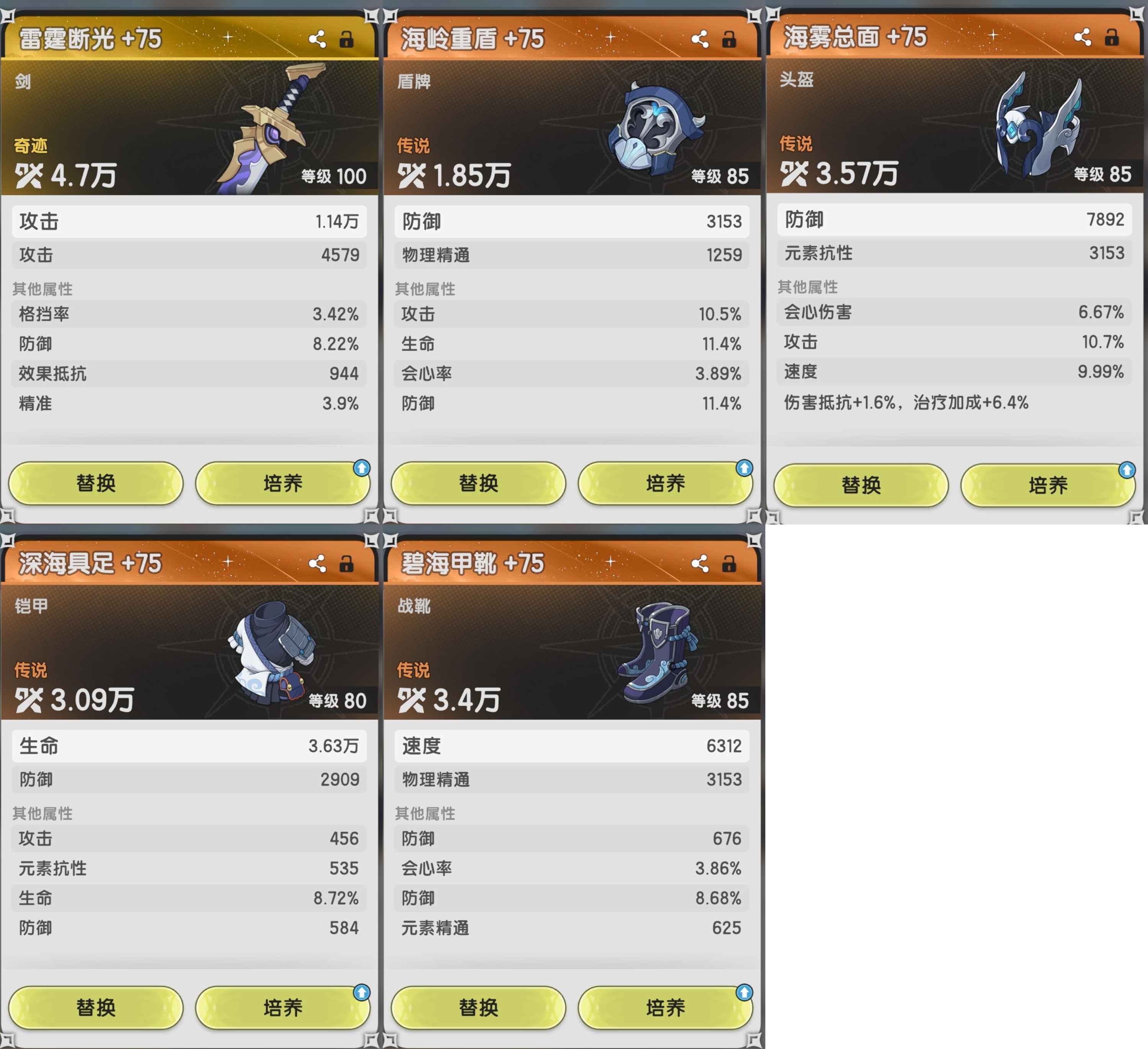Choose 培养 on the 海岭重盾 card
Image resolution: width=1148 pixels, height=1049 pixels.
pyautogui.click(x=665, y=483)
